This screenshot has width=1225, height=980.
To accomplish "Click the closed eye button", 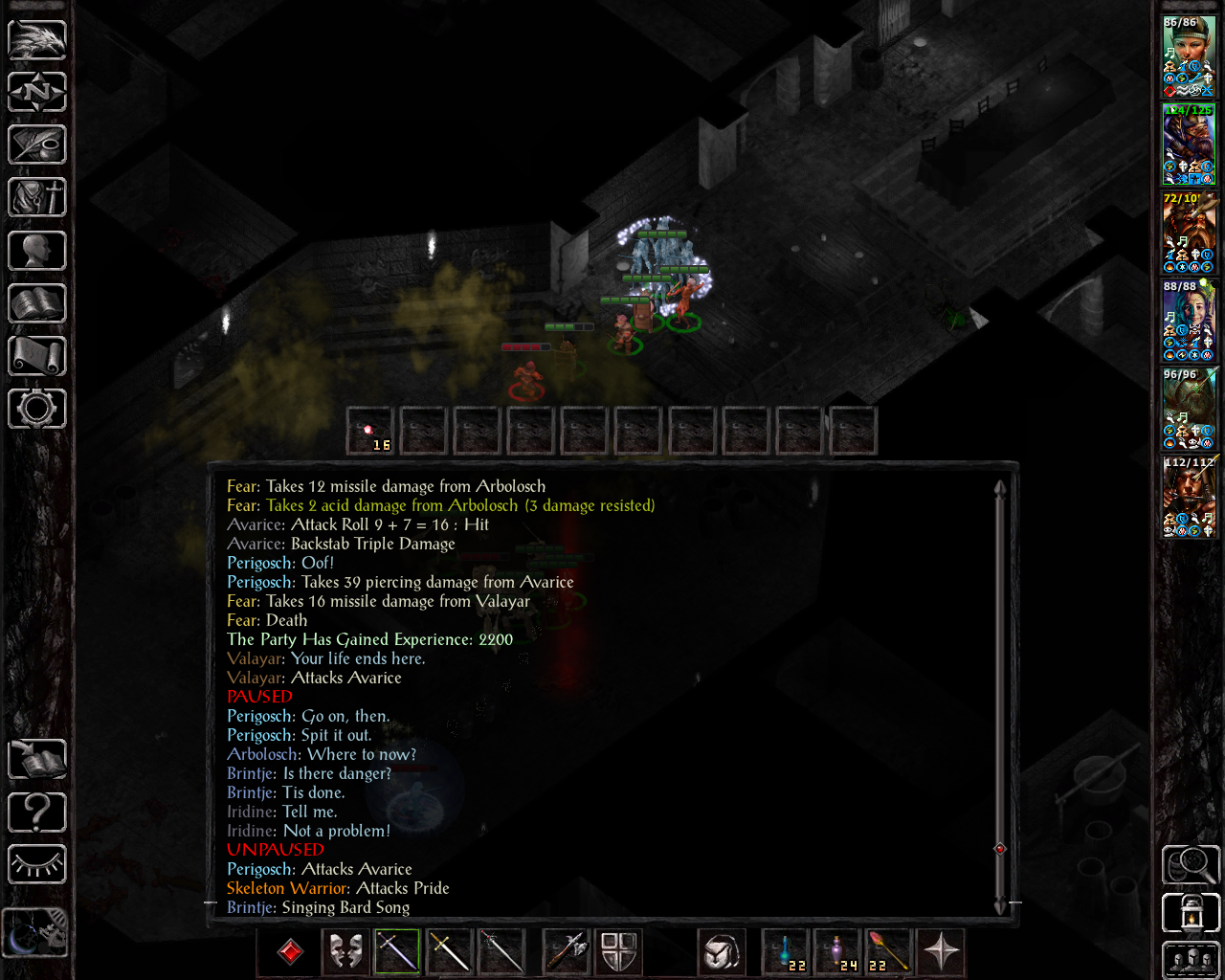I will click(x=37, y=865).
